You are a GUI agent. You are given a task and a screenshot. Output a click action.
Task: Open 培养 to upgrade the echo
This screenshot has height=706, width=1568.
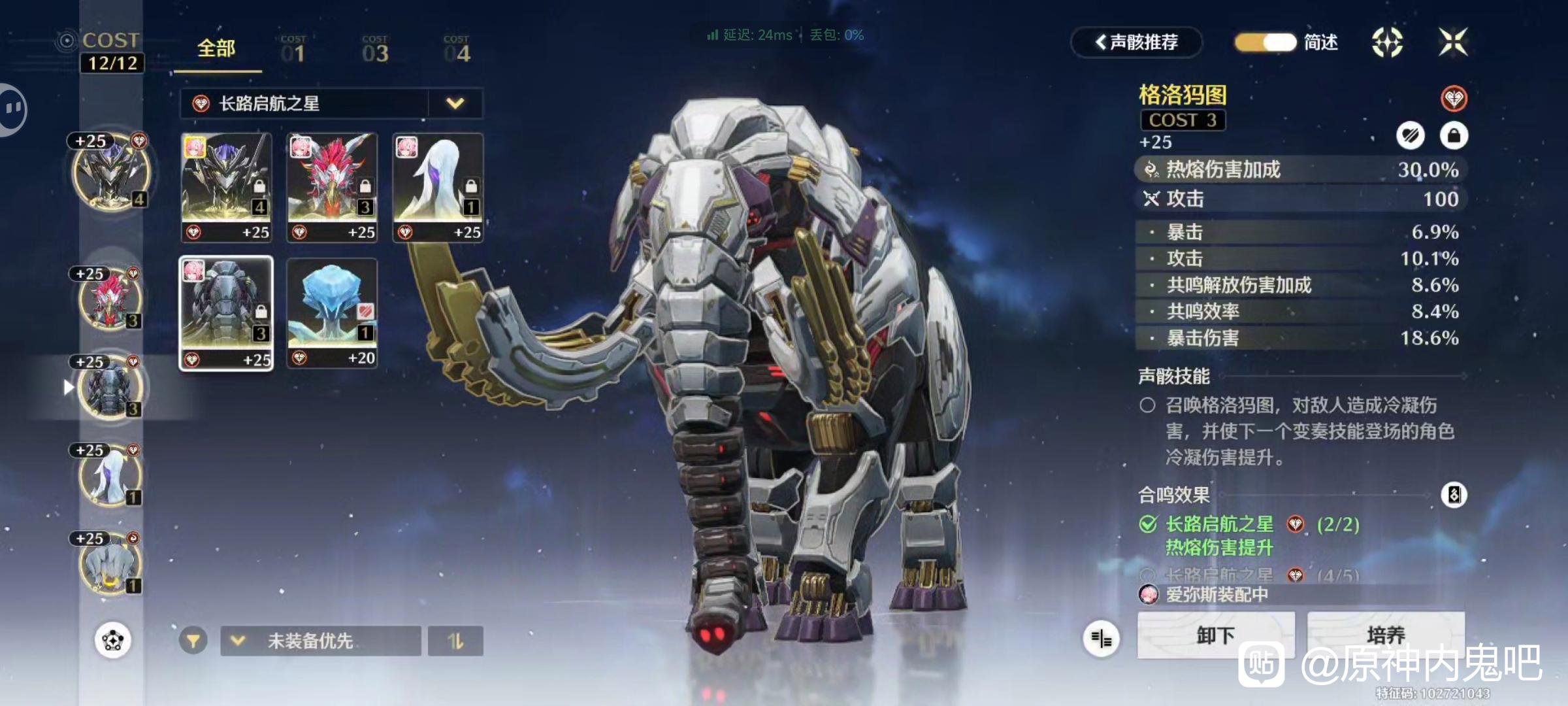pos(1385,635)
